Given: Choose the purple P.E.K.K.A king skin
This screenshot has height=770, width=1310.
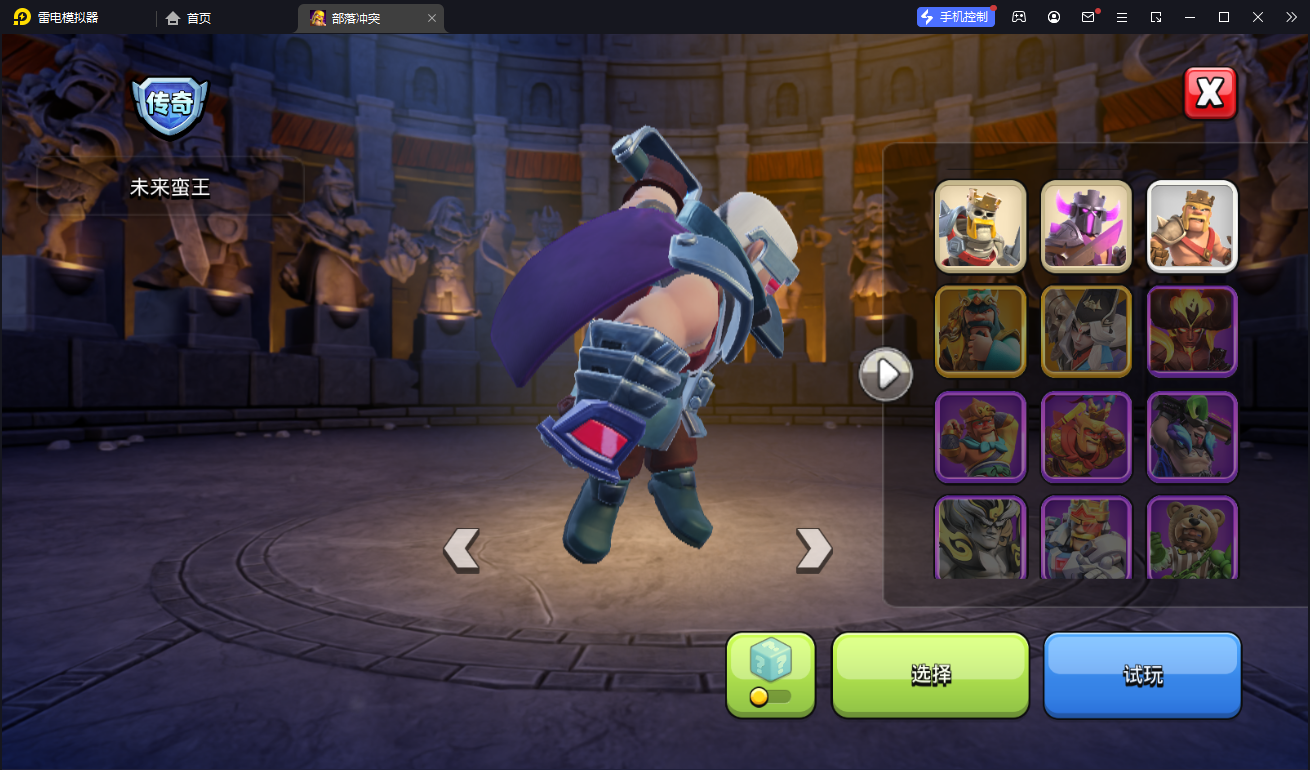Looking at the screenshot, I should click(x=1086, y=227).
